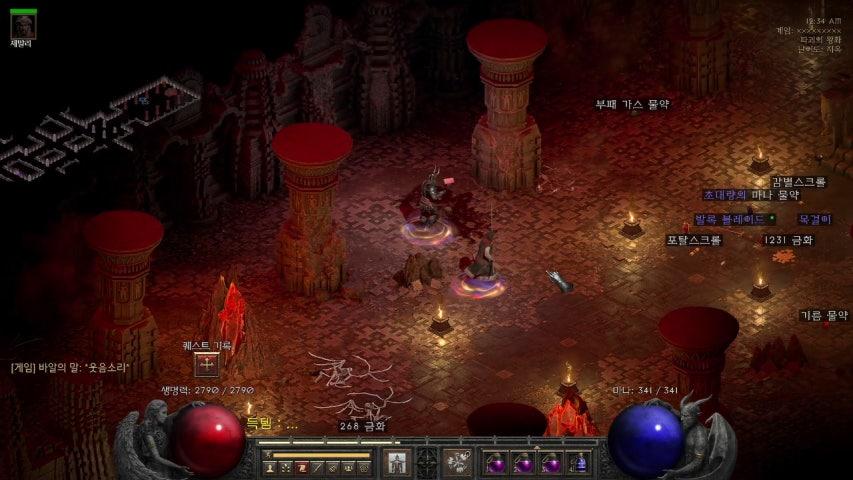
Task: Select the mercenary portrait
Action: [x=22, y=25]
